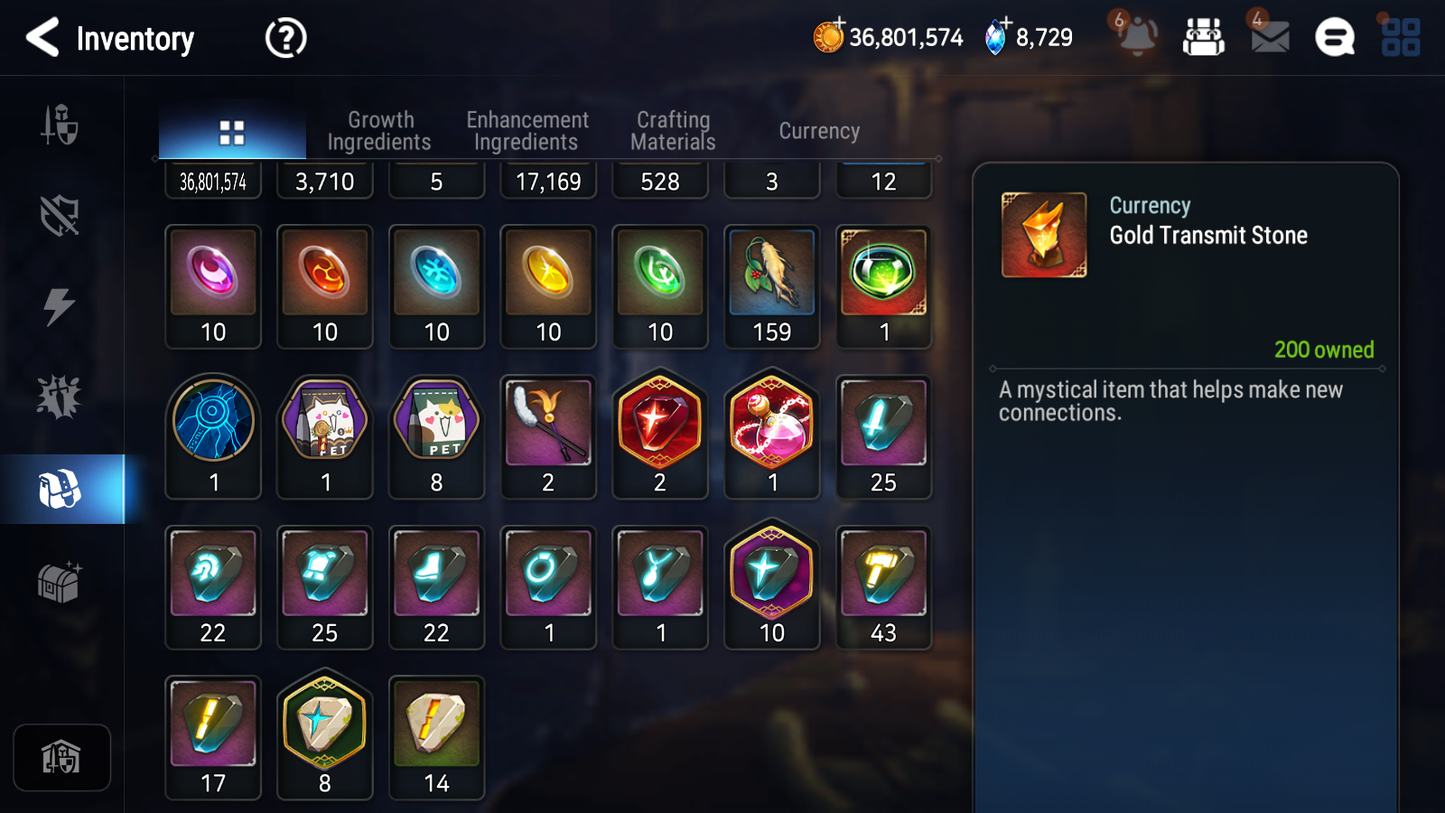This screenshot has width=1445, height=813.
Task: Open the mail envelope
Action: (x=1269, y=37)
